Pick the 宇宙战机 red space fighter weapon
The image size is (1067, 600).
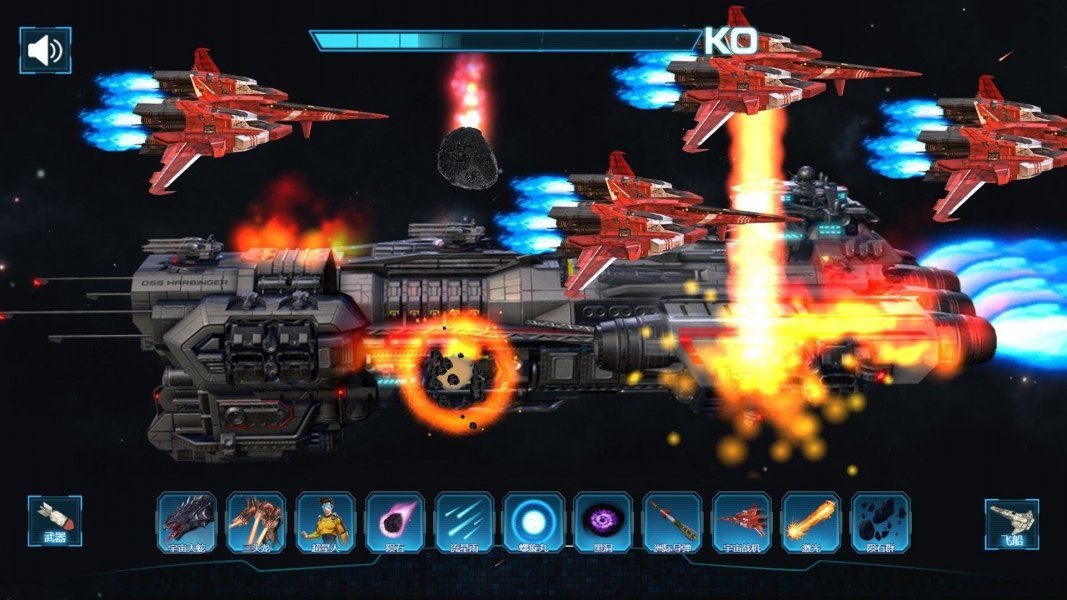pyautogui.click(x=742, y=522)
